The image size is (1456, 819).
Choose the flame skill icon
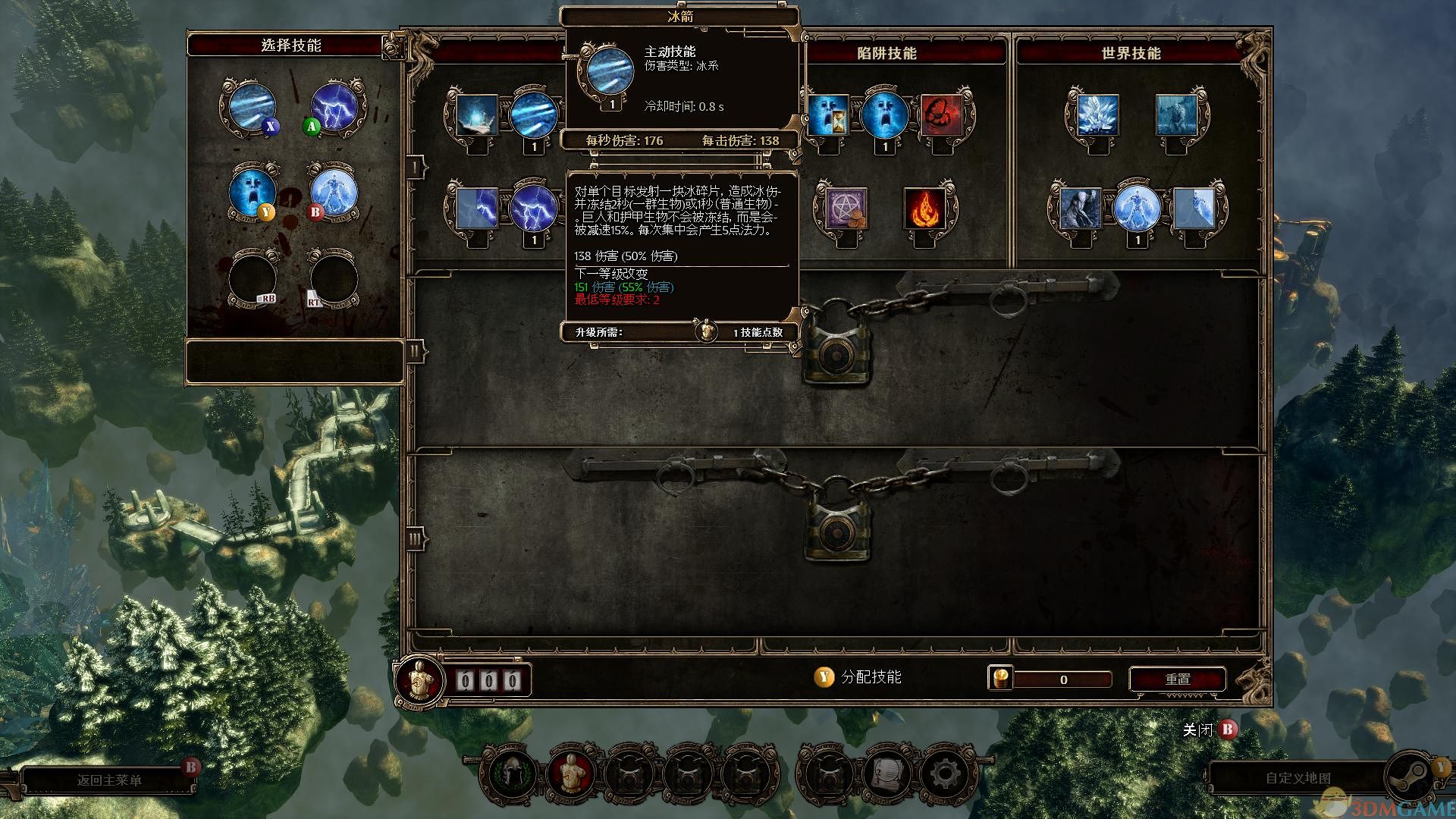[925, 209]
